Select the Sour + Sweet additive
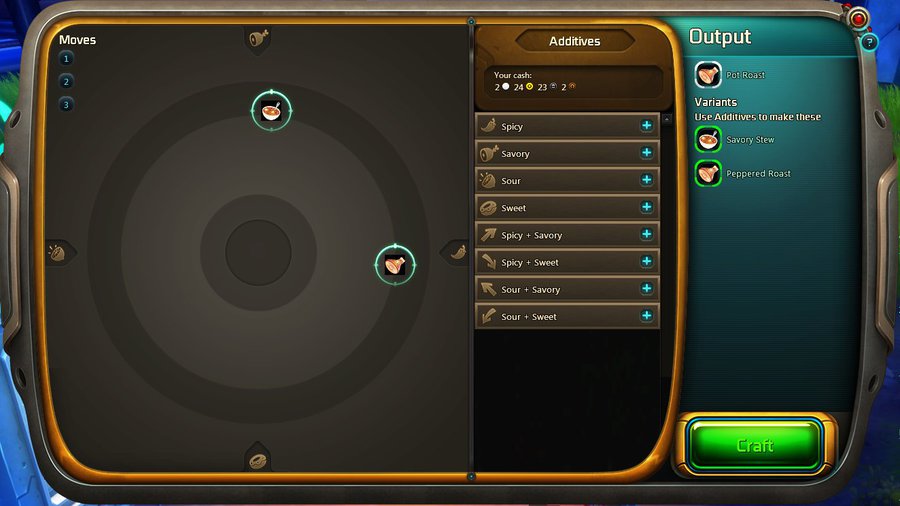This screenshot has height=506, width=900. coord(646,316)
